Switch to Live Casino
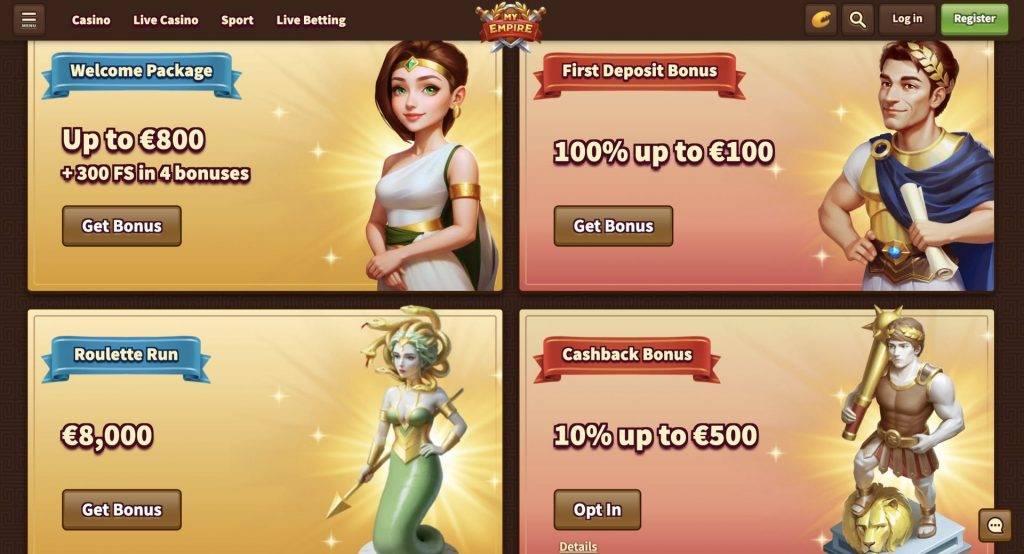The height and width of the screenshot is (554, 1024). click(166, 20)
